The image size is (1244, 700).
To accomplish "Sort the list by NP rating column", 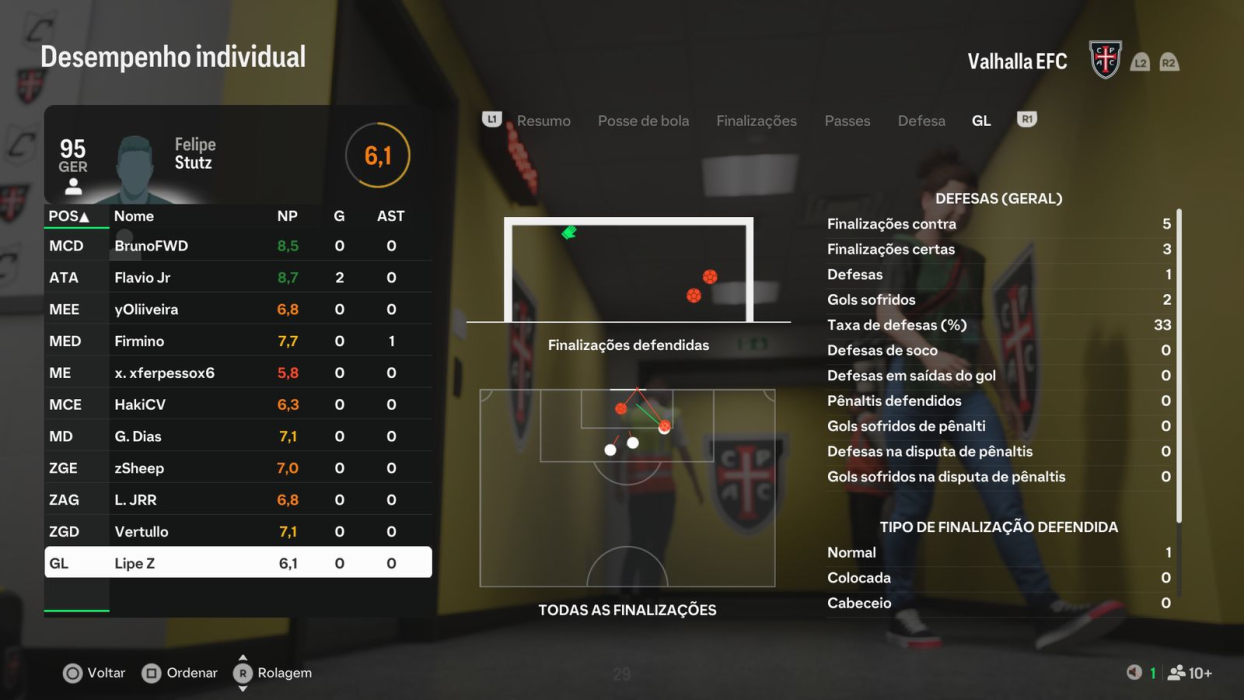I will point(287,216).
